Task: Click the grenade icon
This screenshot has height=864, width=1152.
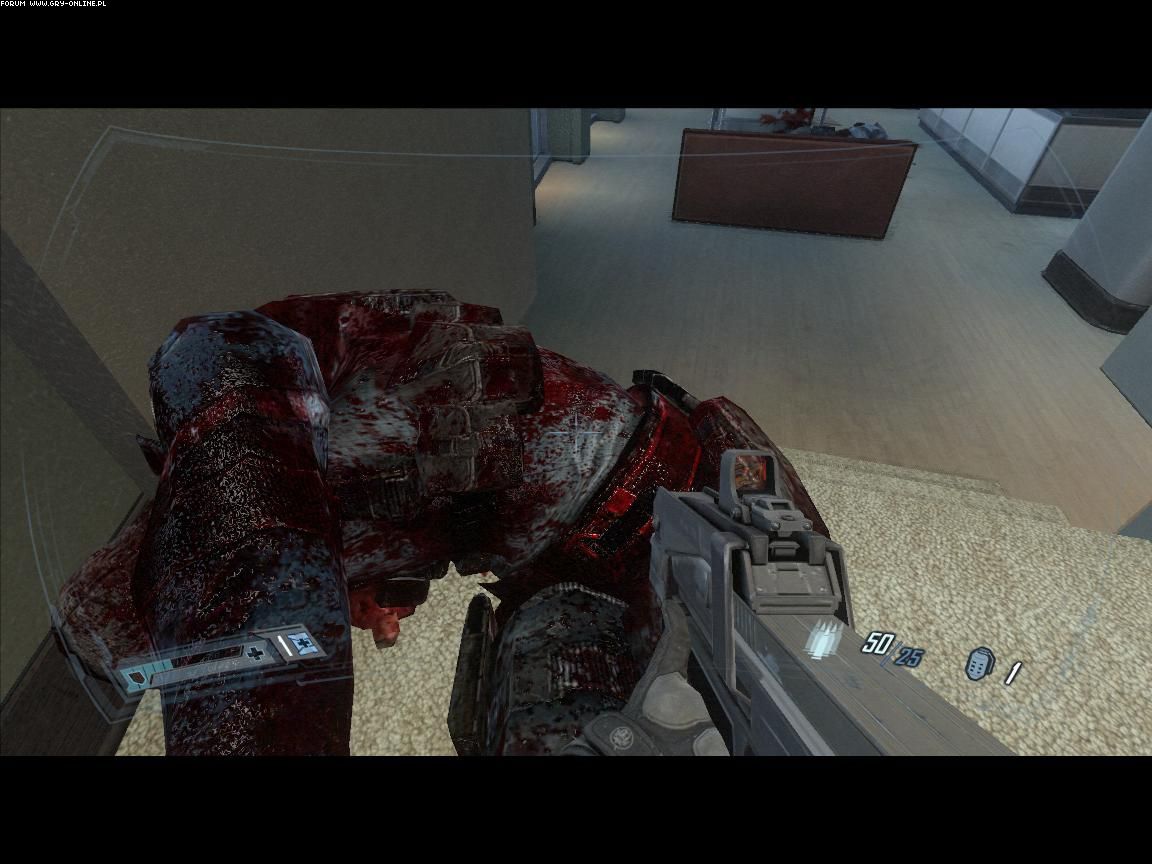Action: [x=979, y=664]
